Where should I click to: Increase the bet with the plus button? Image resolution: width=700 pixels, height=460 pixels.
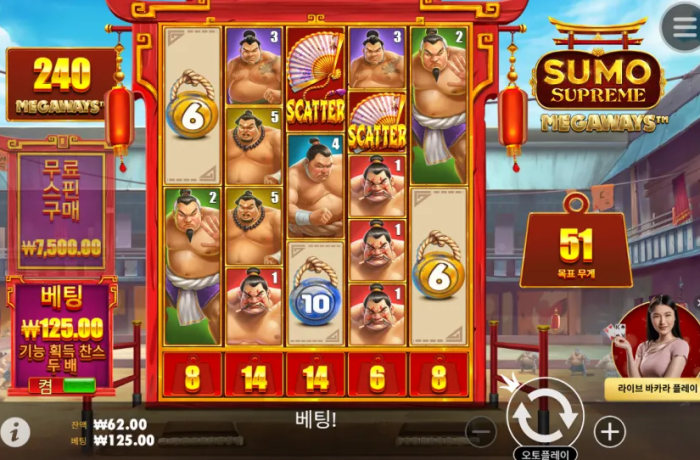click(x=609, y=431)
